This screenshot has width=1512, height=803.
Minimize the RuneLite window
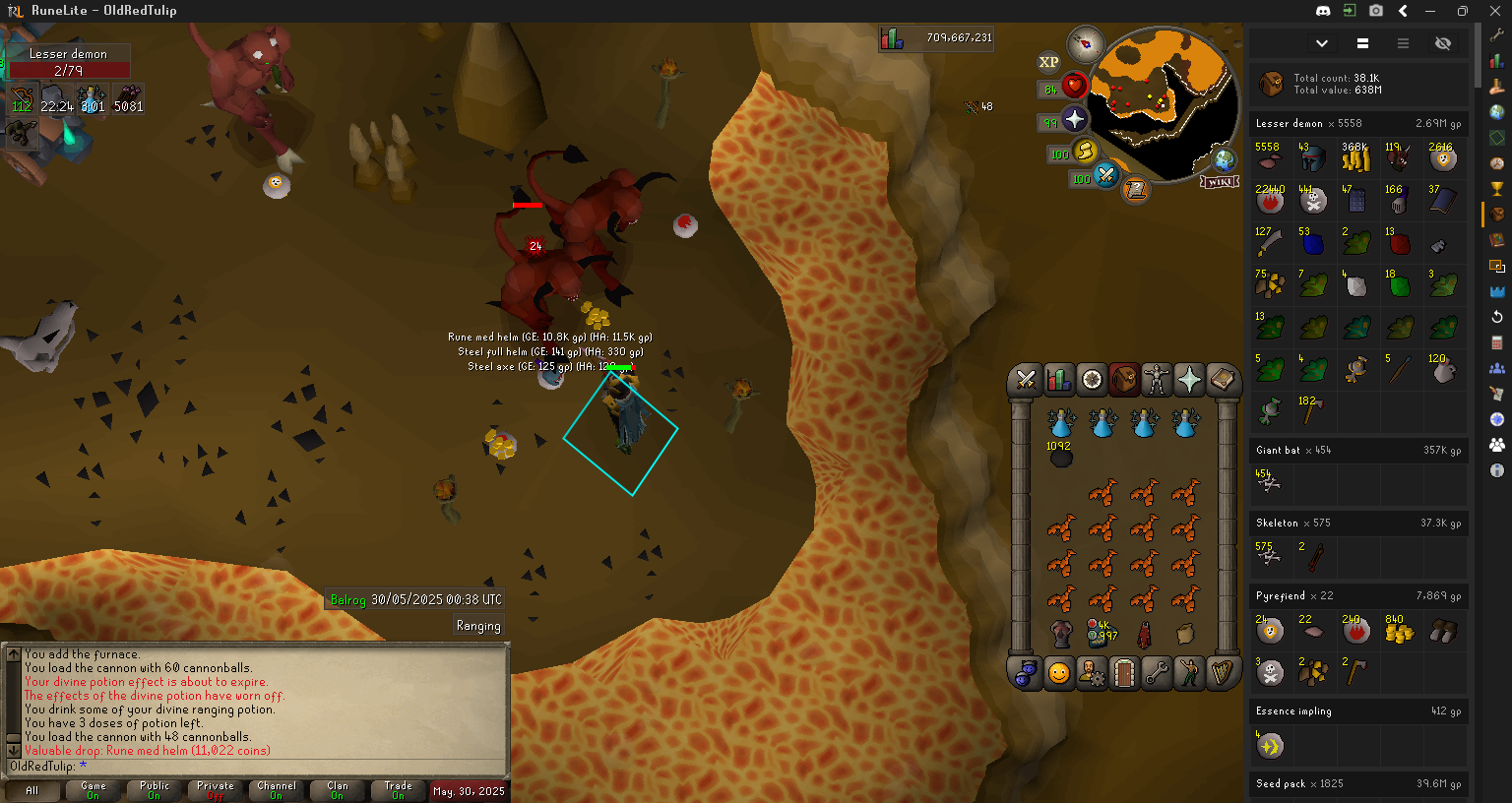(1430, 11)
